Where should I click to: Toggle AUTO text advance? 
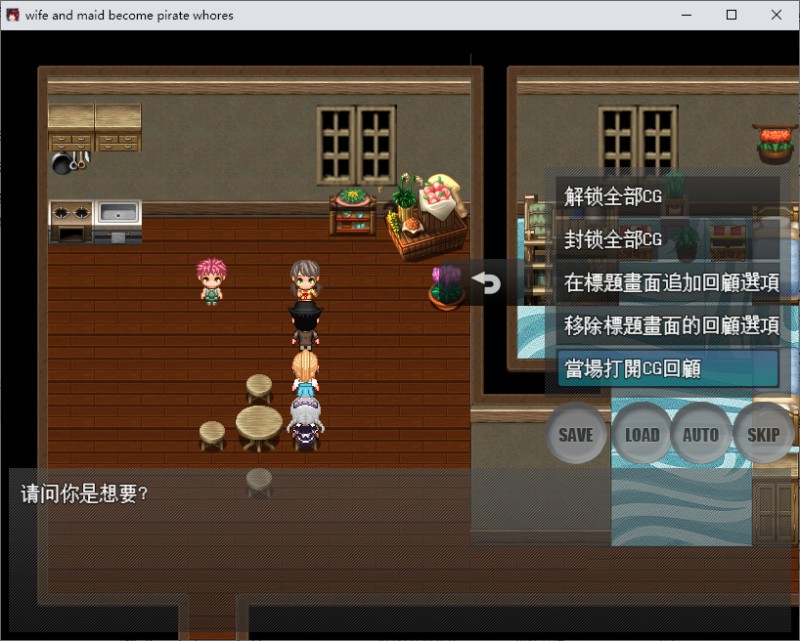(700, 434)
